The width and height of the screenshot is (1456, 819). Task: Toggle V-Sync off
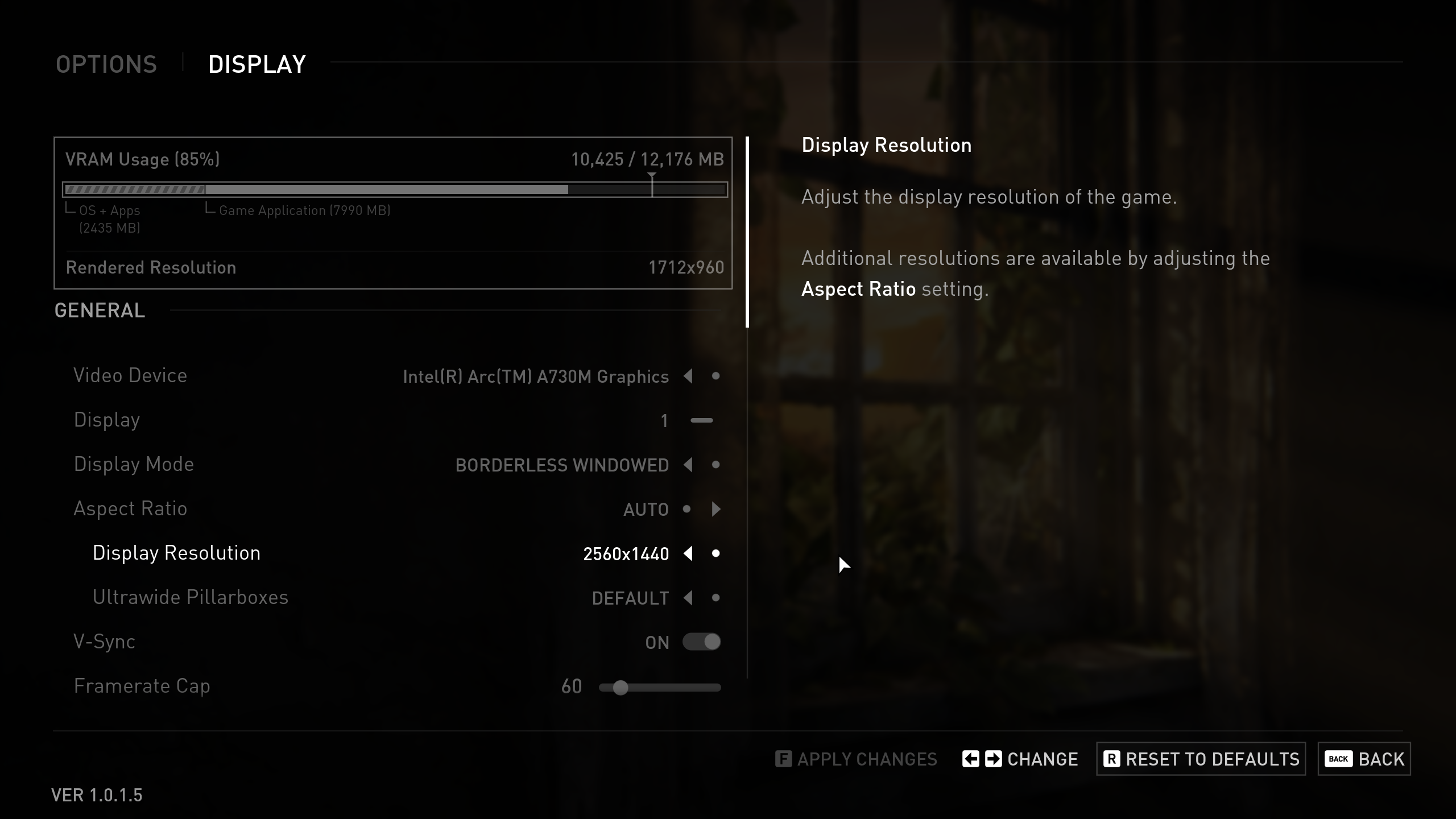pos(702,642)
